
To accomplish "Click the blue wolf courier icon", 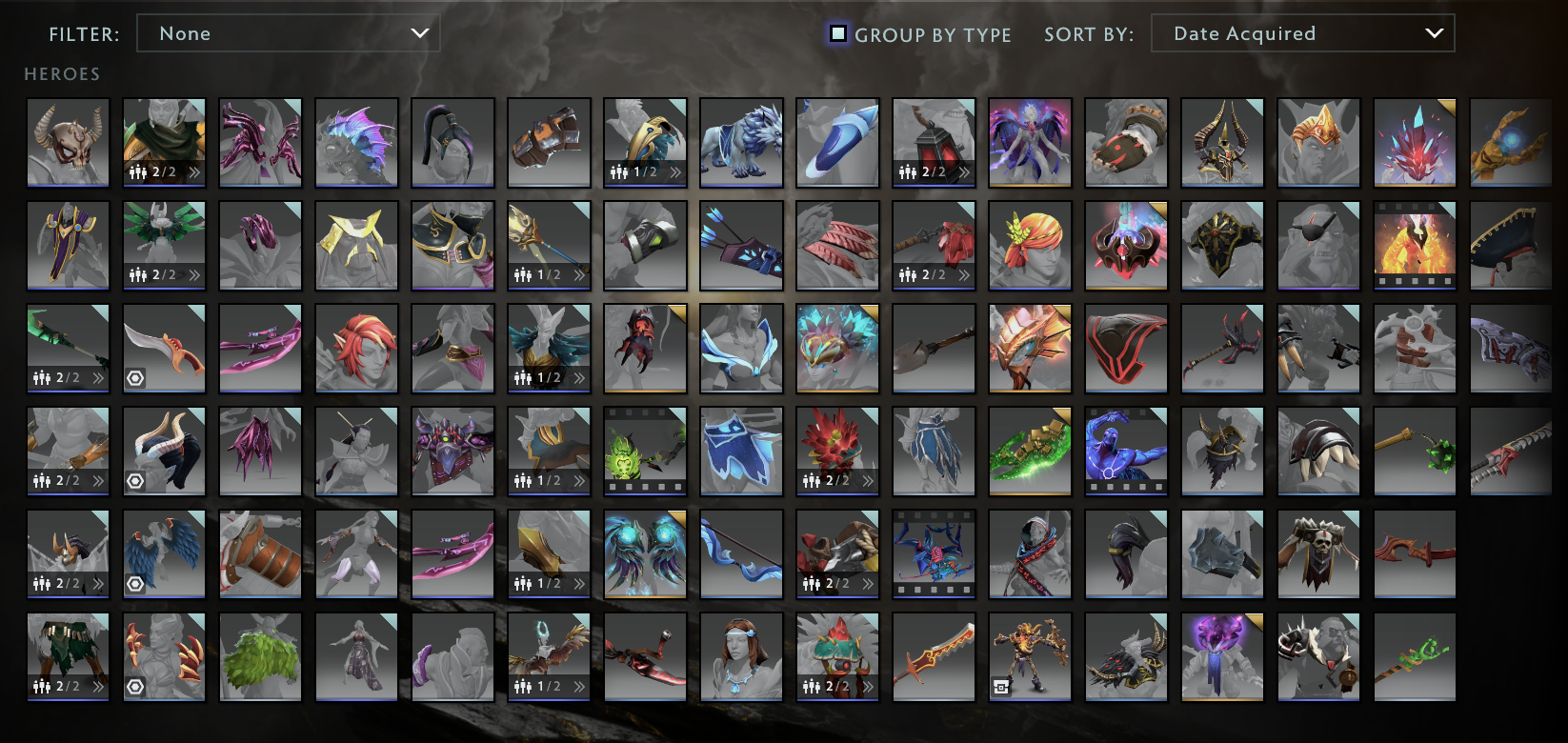I will tap(742, 143).
